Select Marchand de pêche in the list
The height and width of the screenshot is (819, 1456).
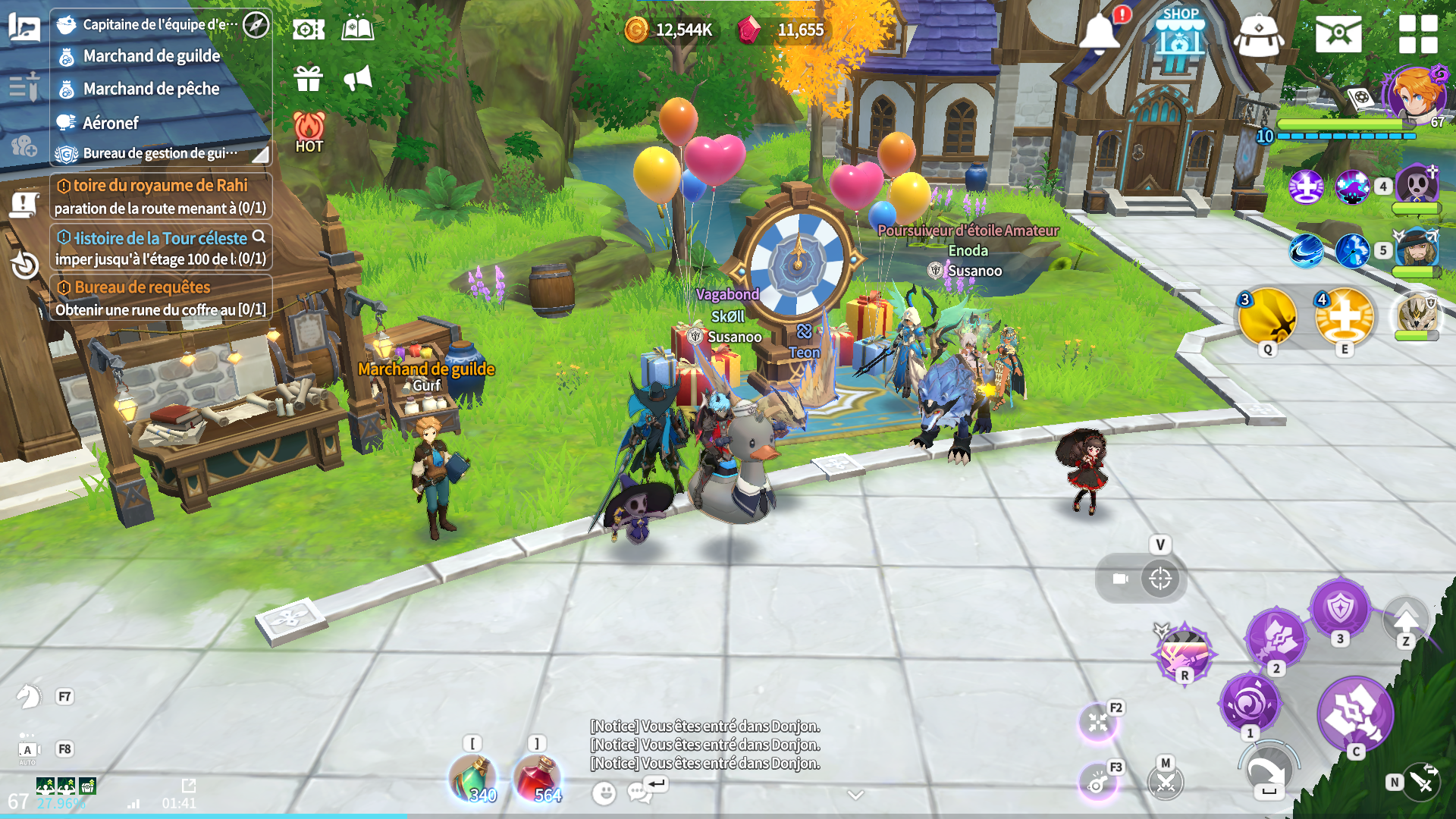point(151,89)
